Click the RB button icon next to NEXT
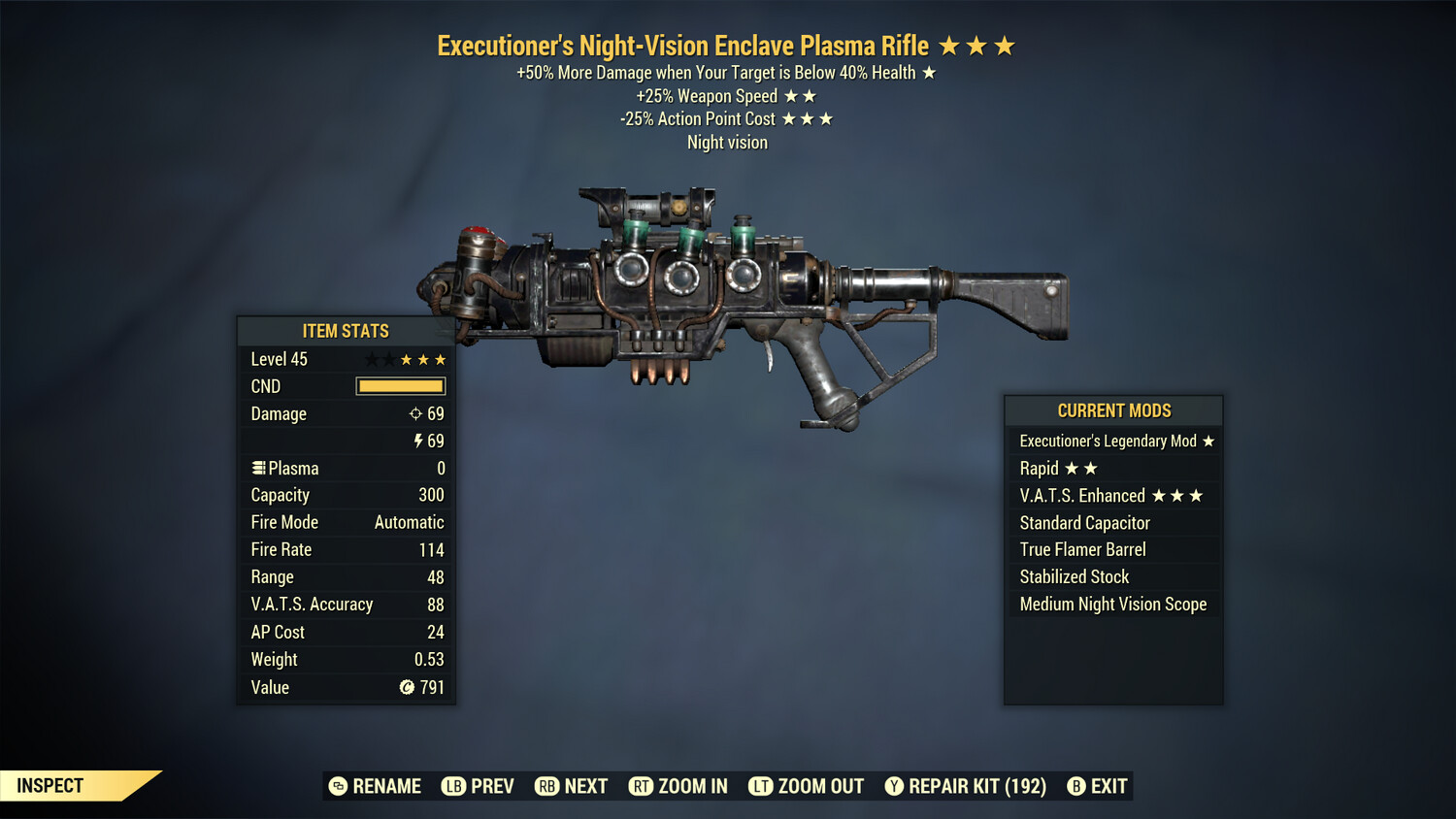This screenshot has width=1456, height=819. pos(546,786)
